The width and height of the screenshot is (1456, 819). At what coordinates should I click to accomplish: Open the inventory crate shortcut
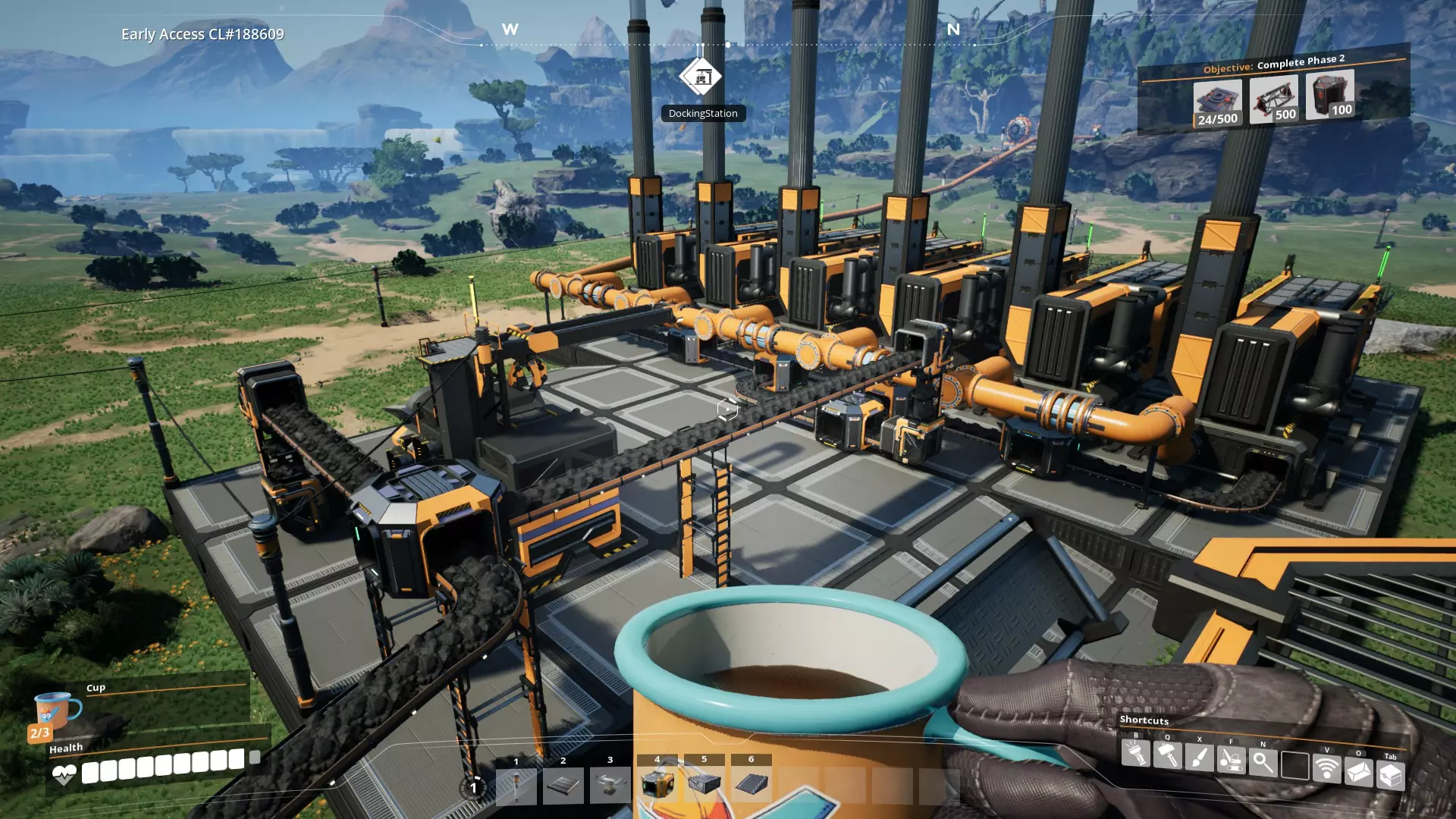pos(1390,775)
